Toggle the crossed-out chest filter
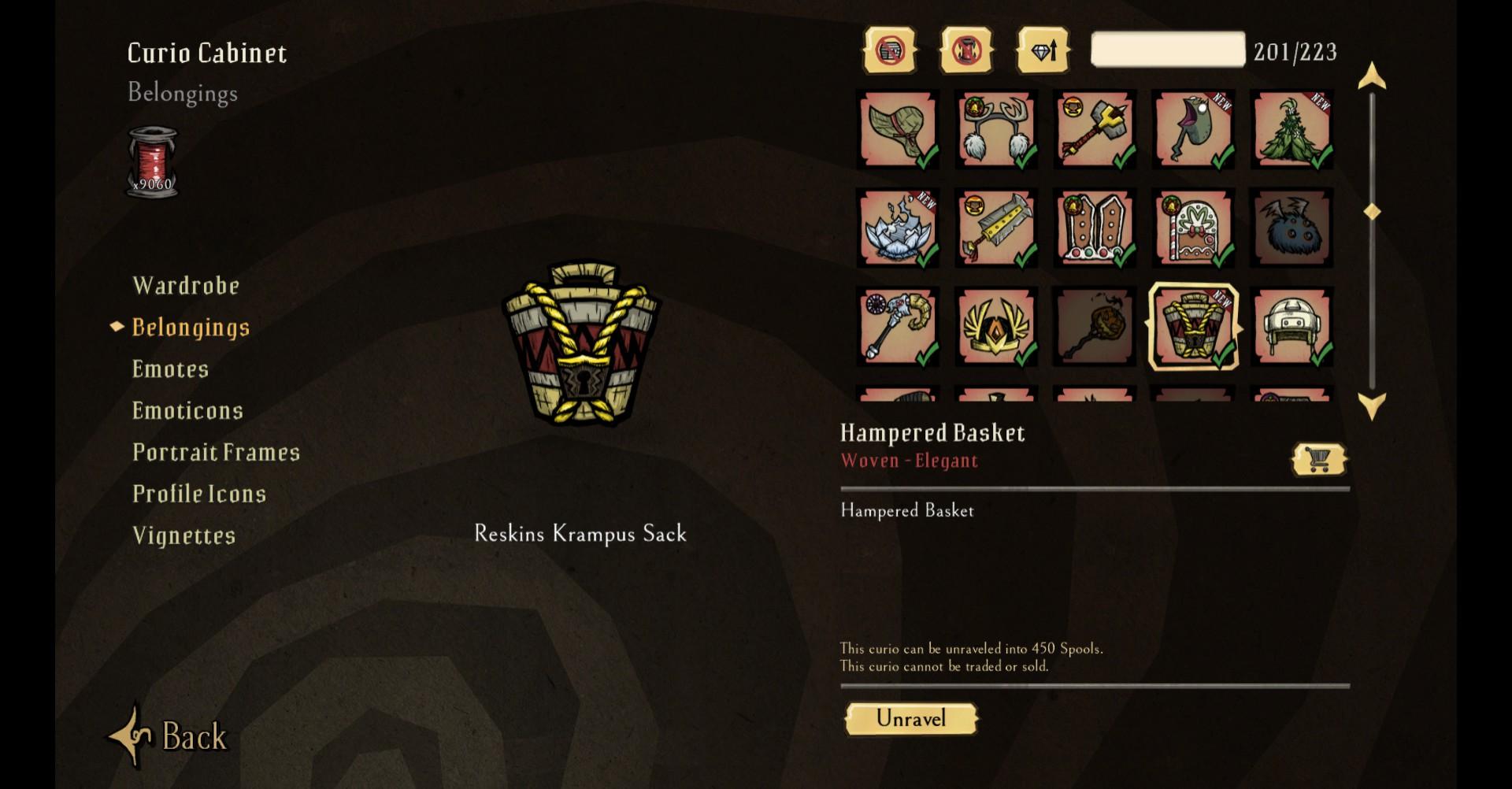This screenshot has width=1512, height=789. coord(890,51)
